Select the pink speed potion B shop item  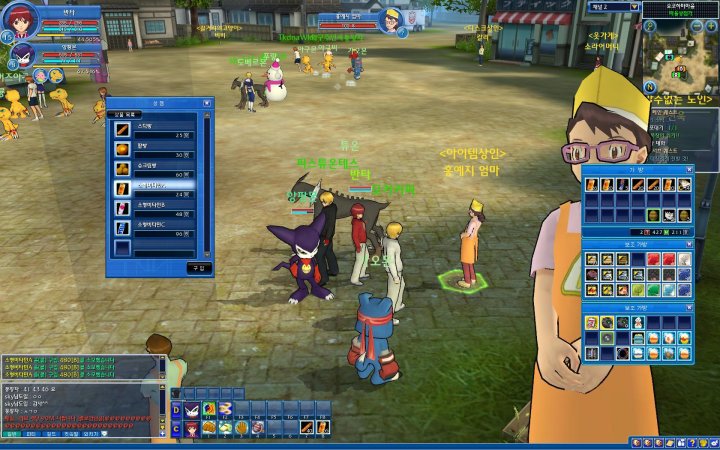pos(122,207)
